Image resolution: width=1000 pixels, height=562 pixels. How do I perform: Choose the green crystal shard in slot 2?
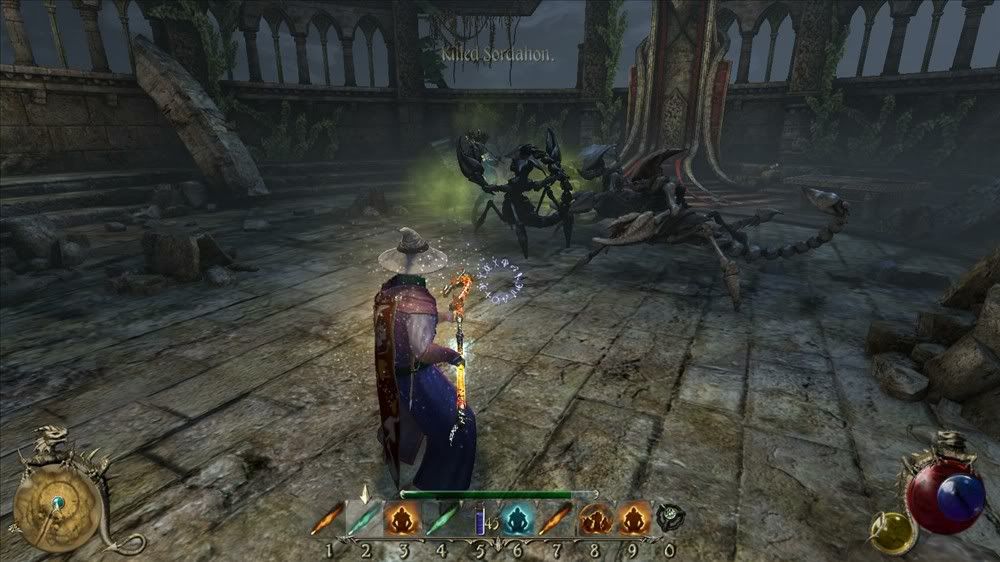pyautogui.click(x=364, y=519)
